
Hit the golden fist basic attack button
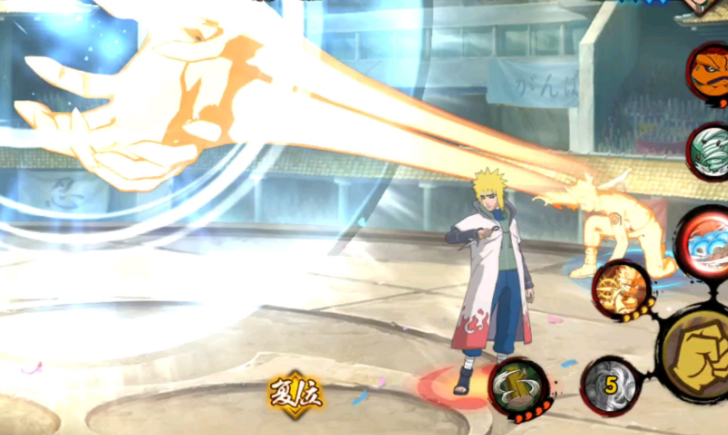point(700,356)
